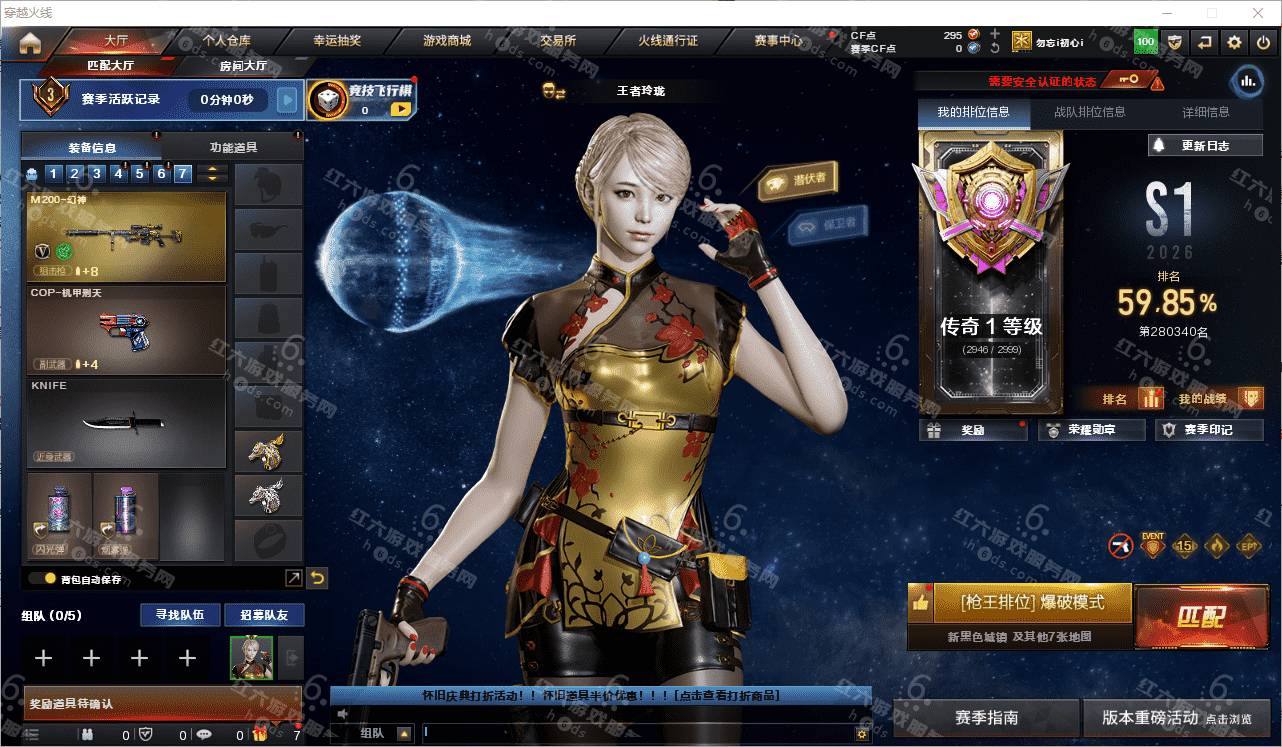Image resolution: width=1282 pixels, height=747 pixels.
Task: Close the game window
Action: coord(1258,13)
